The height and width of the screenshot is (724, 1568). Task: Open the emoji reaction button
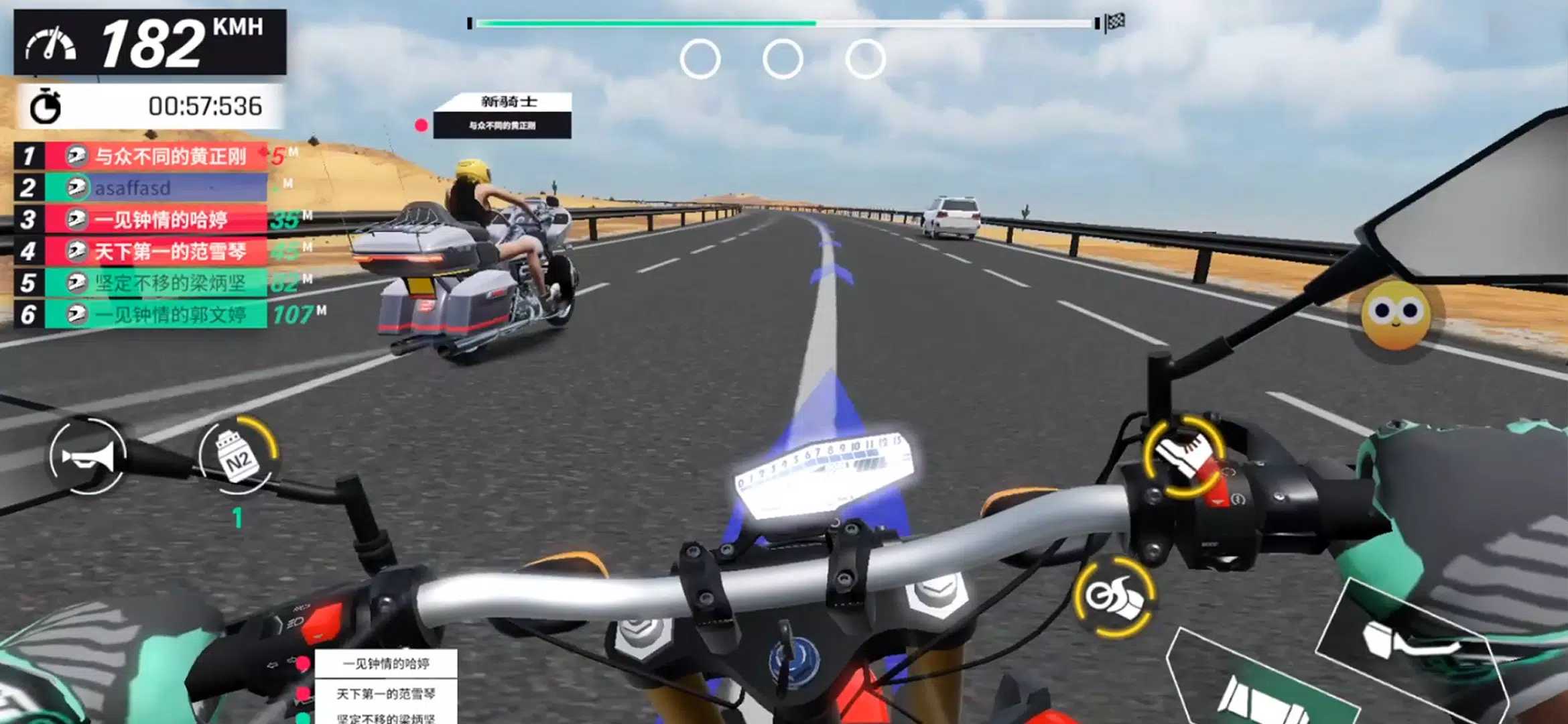(1396, 314)
